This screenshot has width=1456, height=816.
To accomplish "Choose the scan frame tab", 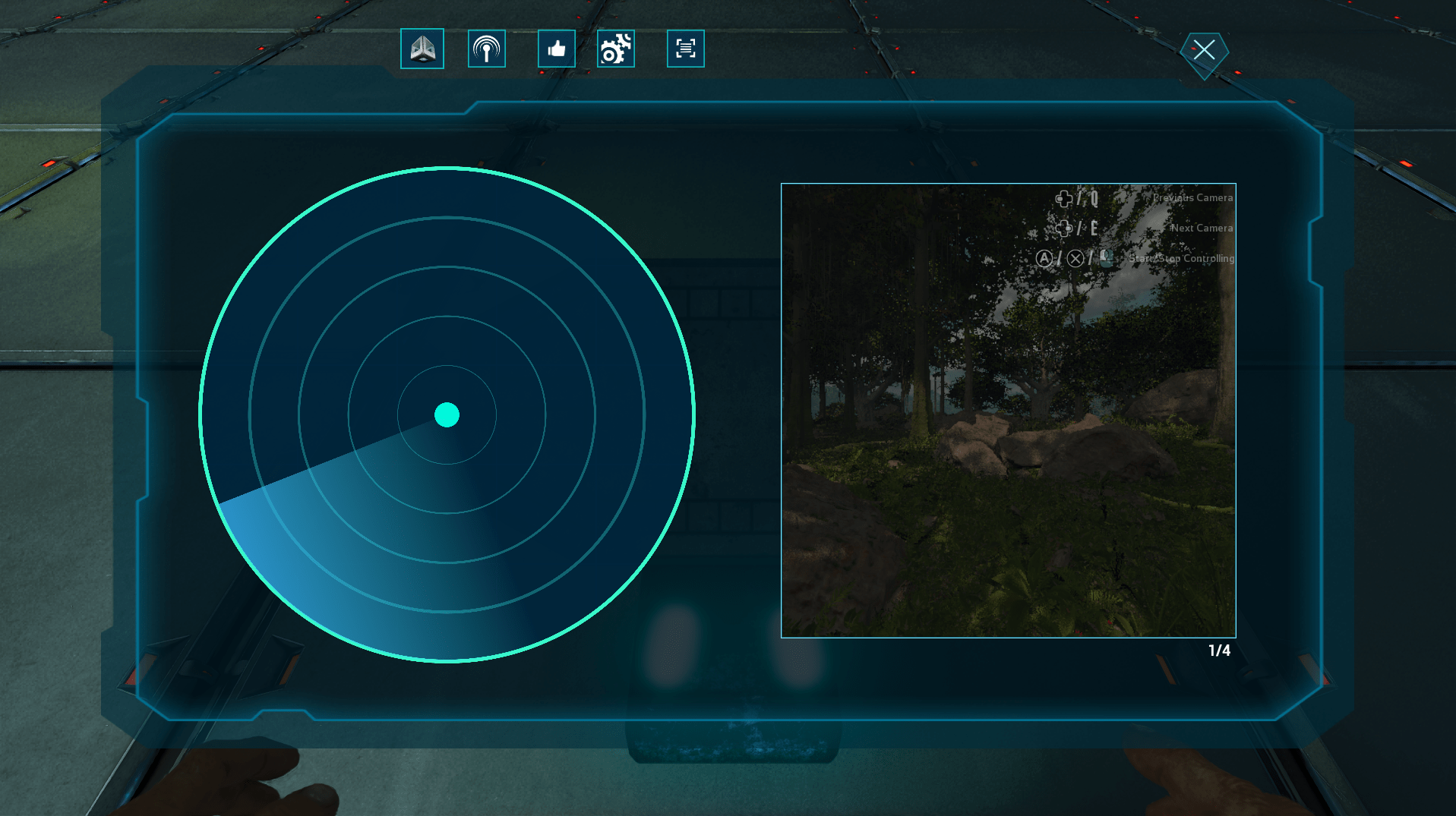I will [x=686, y=49].
